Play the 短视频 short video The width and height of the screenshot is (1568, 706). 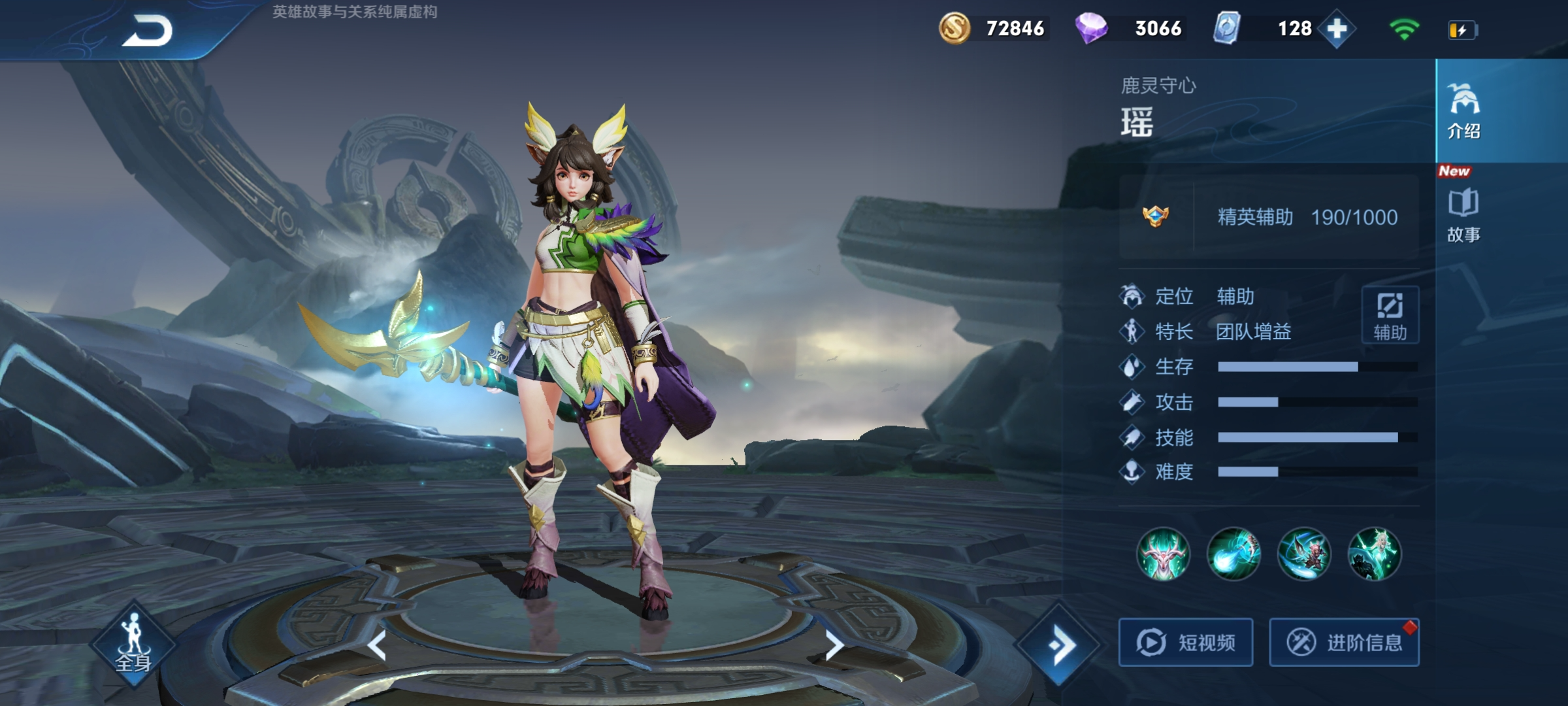(1186, 642)
